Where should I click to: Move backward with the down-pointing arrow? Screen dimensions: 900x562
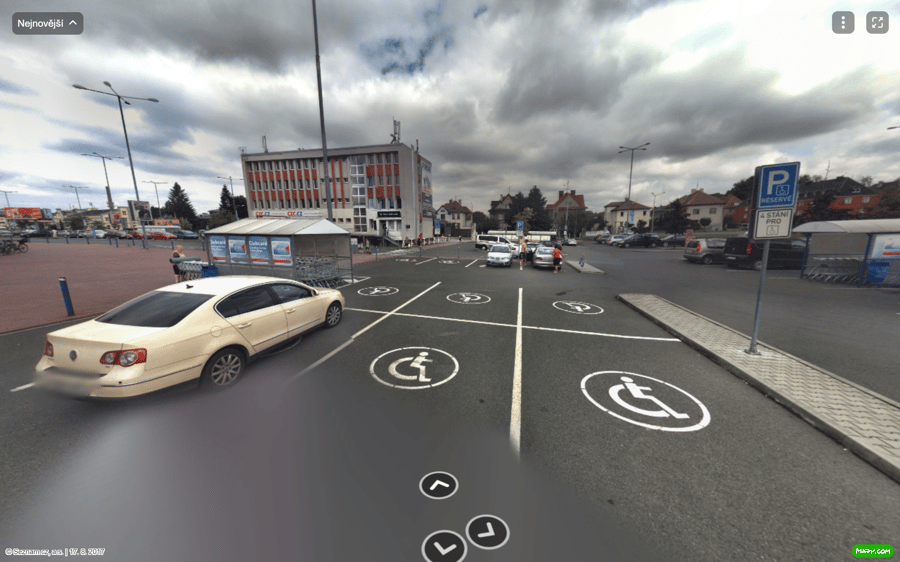444,546
